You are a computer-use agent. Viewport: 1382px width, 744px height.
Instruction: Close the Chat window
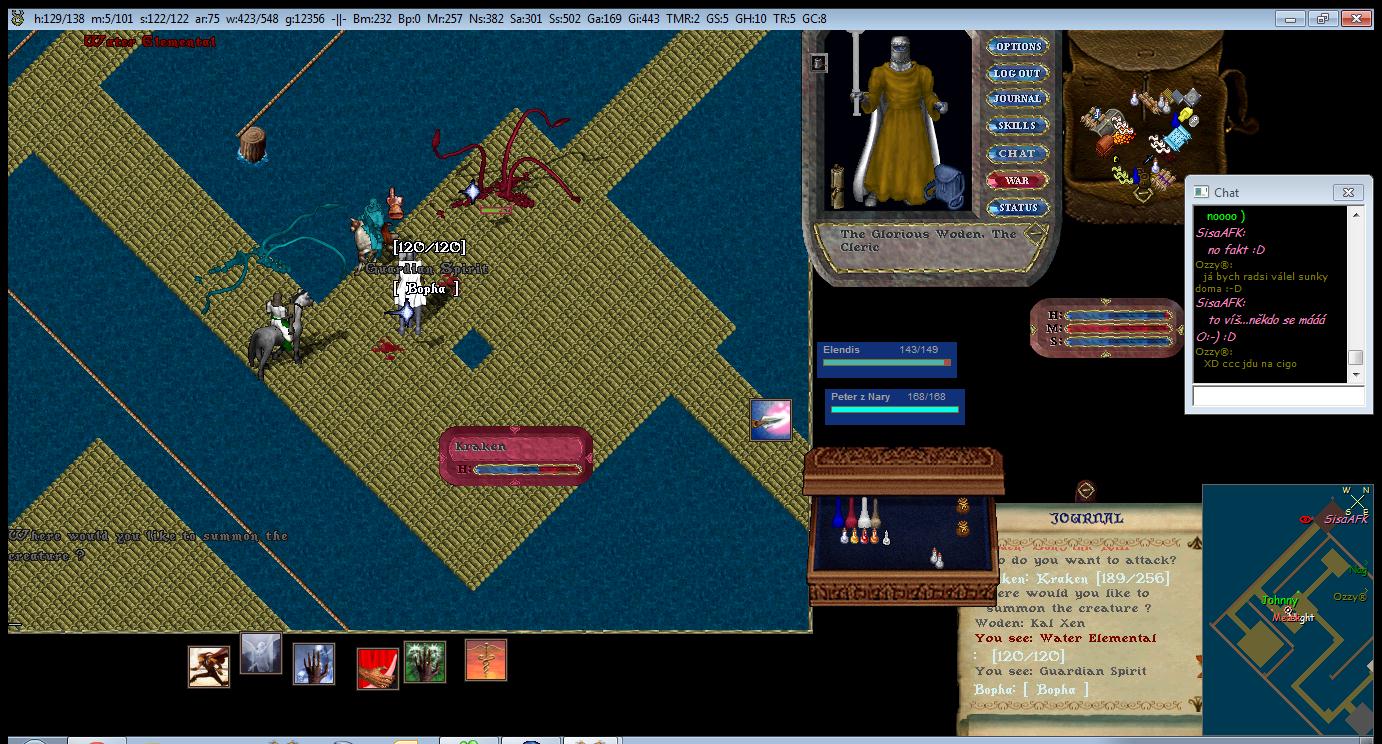1347,192
